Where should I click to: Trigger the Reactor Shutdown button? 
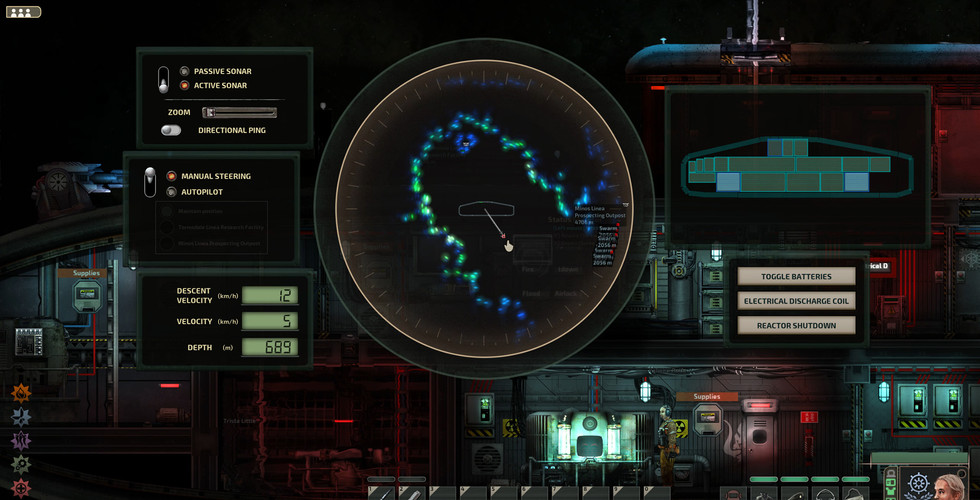[x=796, y=325]
